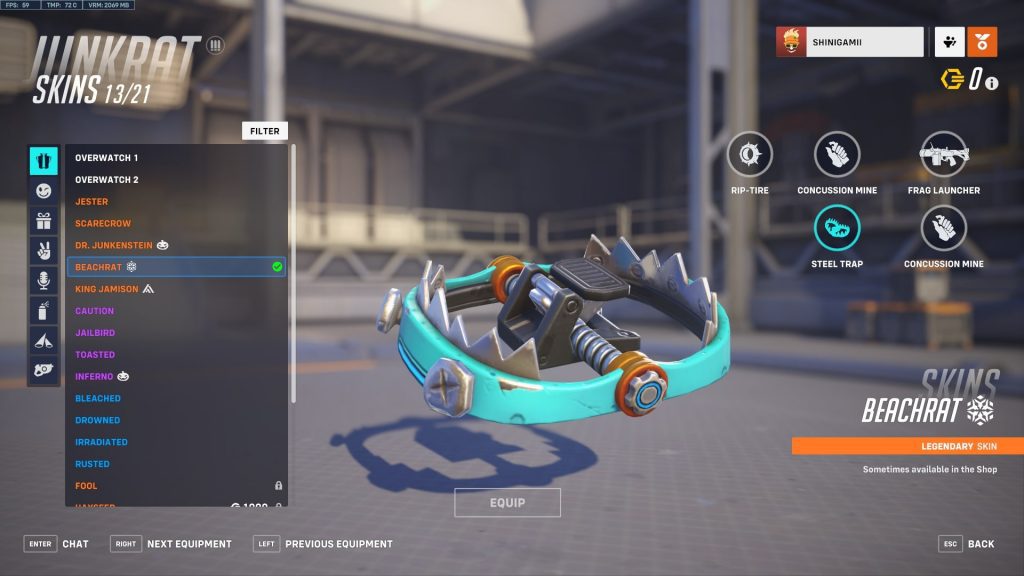Select the Overwatch 1 skin

tap(107, 158)
